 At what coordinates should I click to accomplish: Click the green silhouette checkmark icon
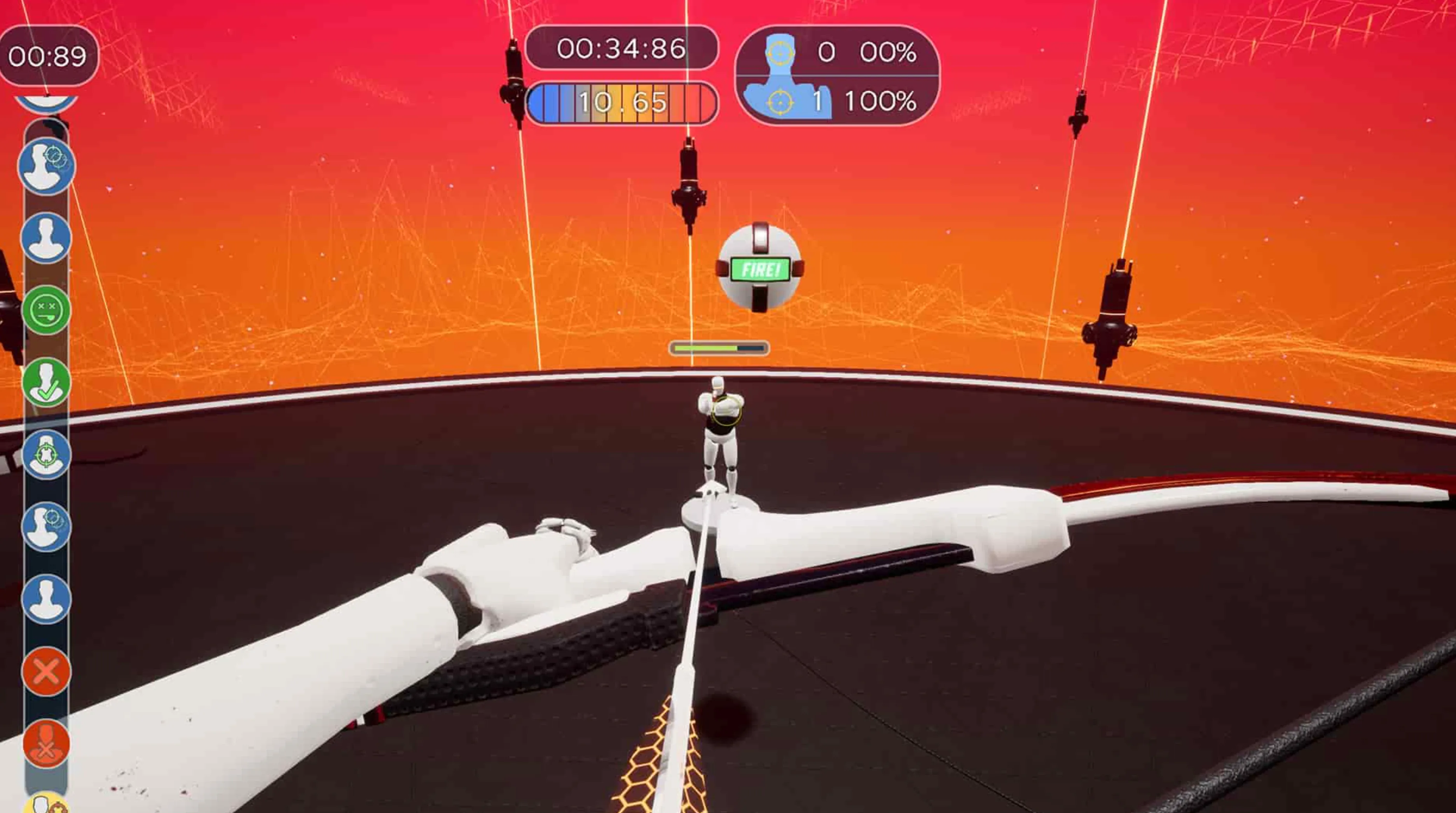(x=46, y=382)
